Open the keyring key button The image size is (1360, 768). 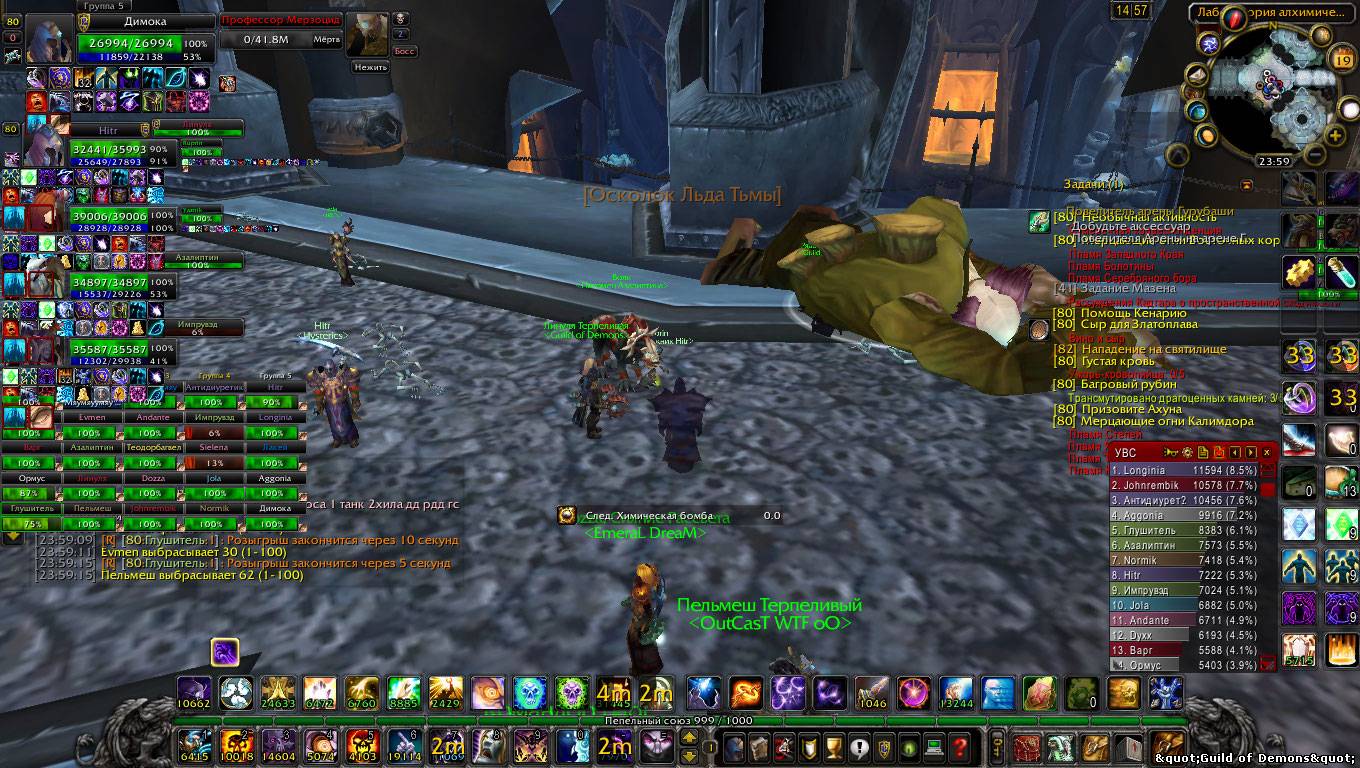pyautogui.click(x=996, y=746)
